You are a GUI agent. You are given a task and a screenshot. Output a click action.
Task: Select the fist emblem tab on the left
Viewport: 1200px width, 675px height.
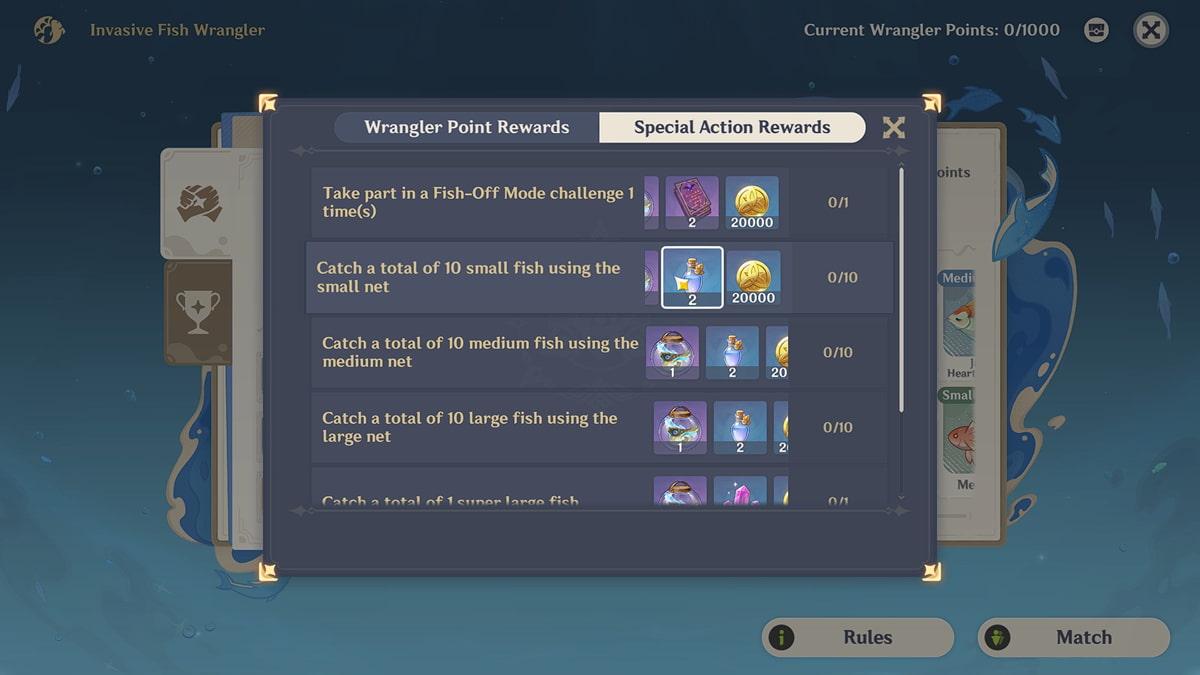tap(198, 203)
